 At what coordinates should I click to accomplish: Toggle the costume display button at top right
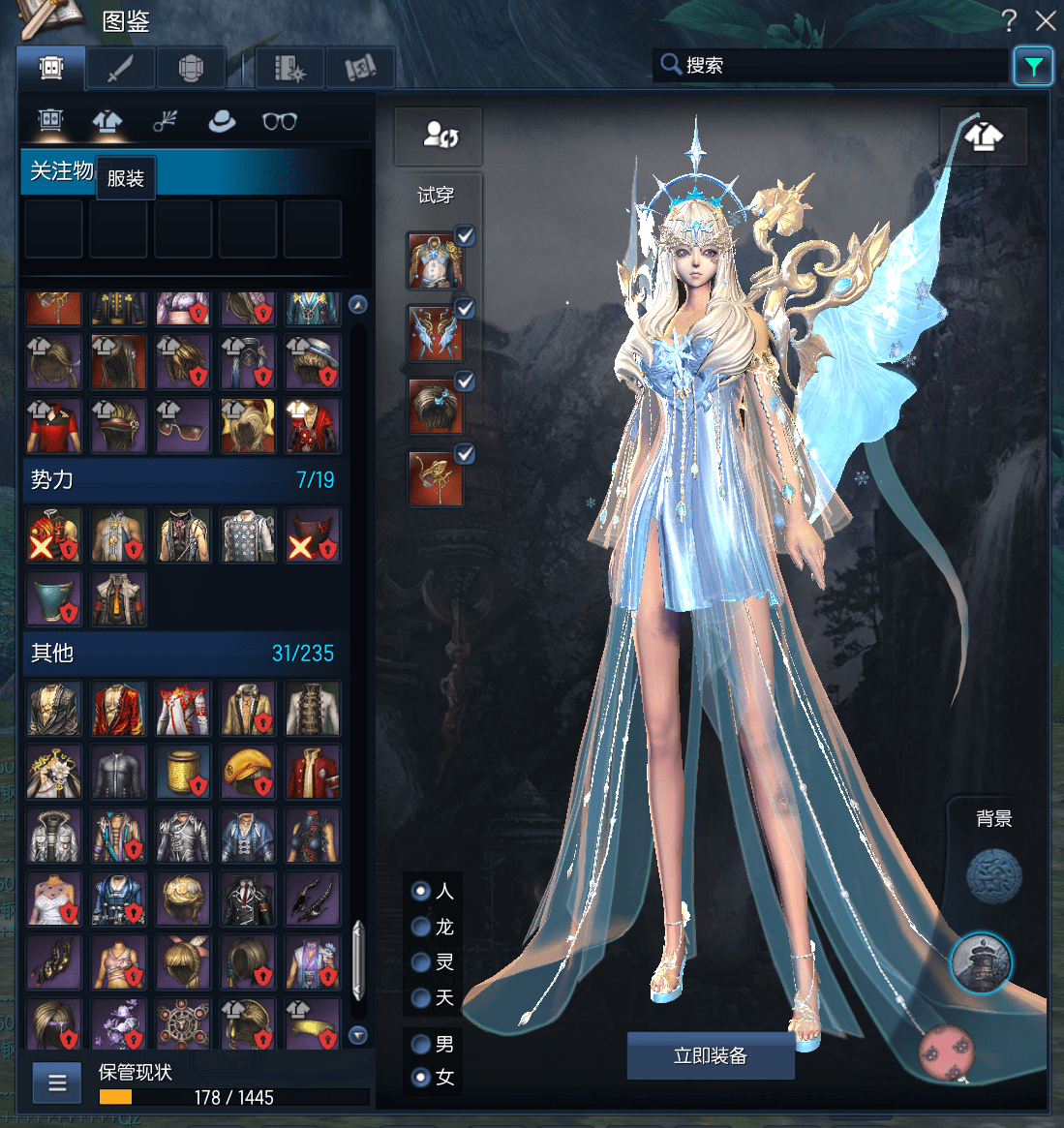(984, 137)
